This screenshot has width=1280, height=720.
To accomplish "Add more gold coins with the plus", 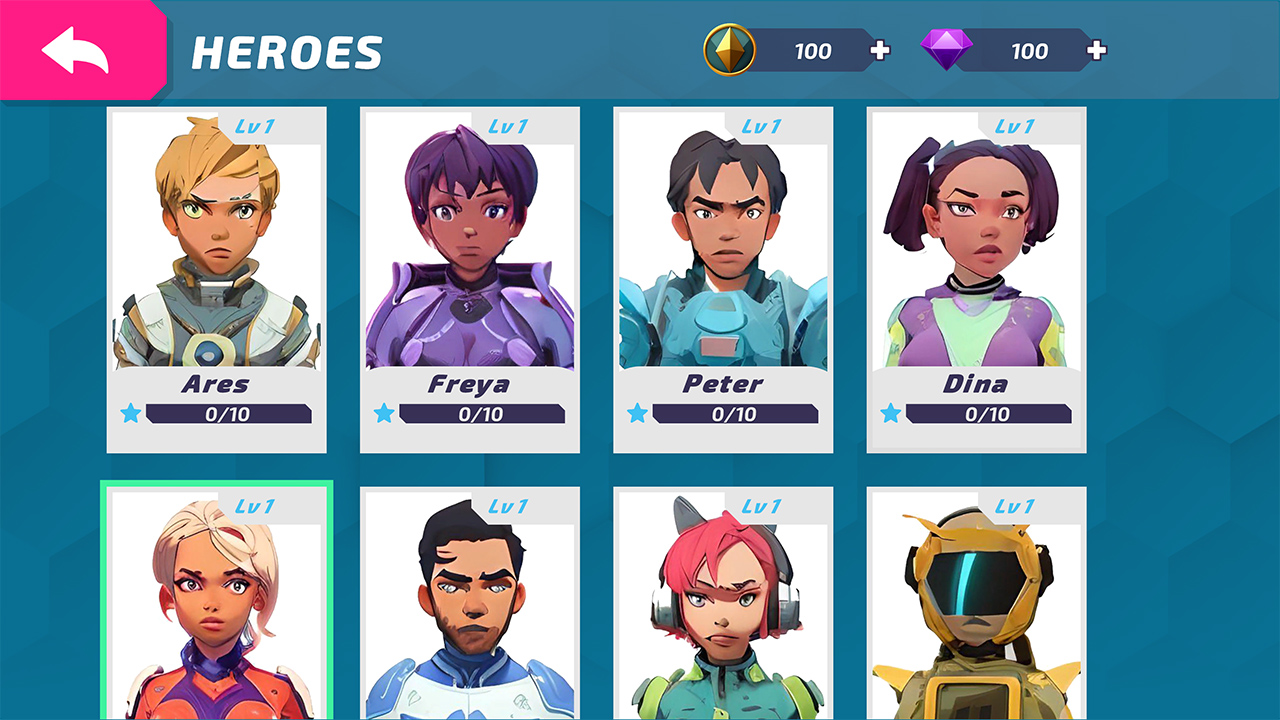I will point(880,51).
